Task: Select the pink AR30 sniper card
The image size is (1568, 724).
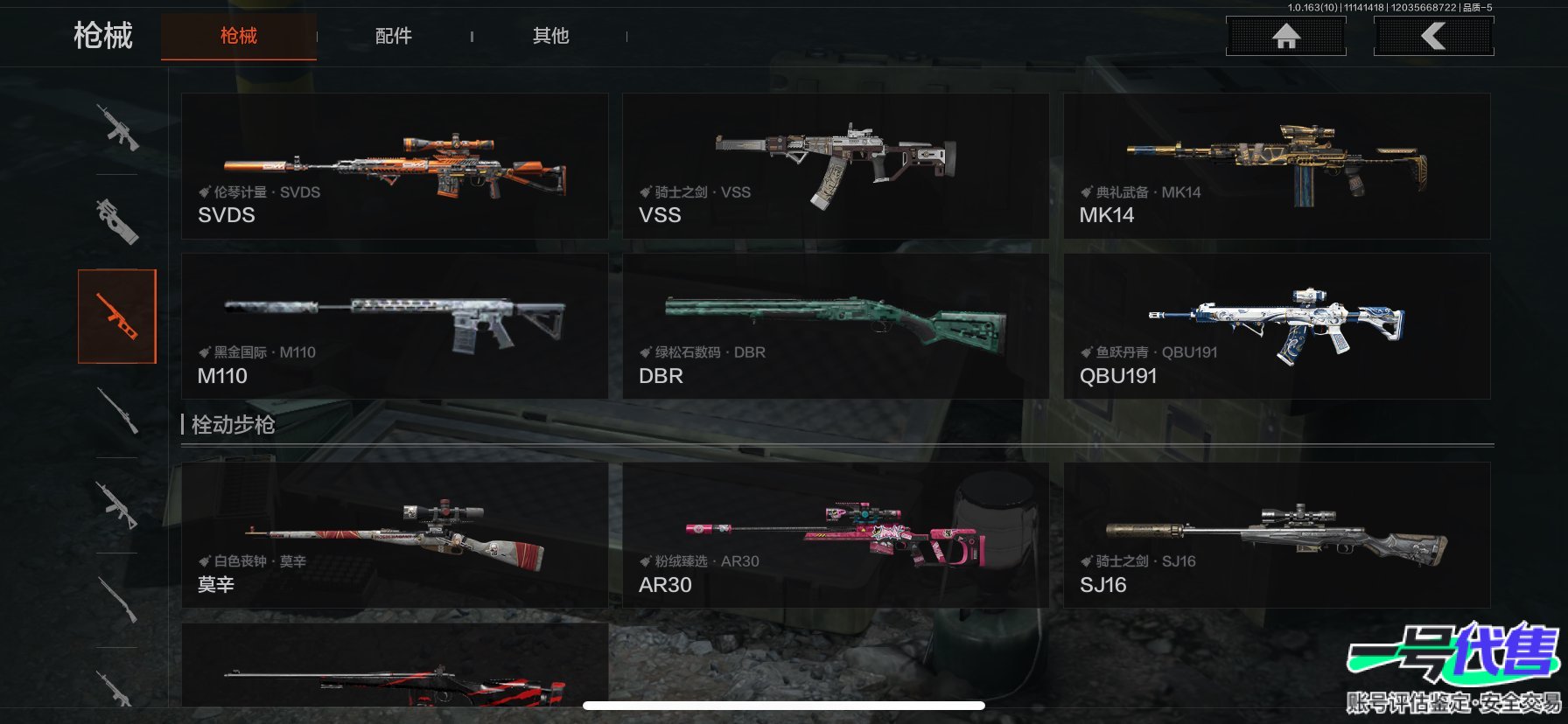Action: pyautogui.click(x=835, y=535)
